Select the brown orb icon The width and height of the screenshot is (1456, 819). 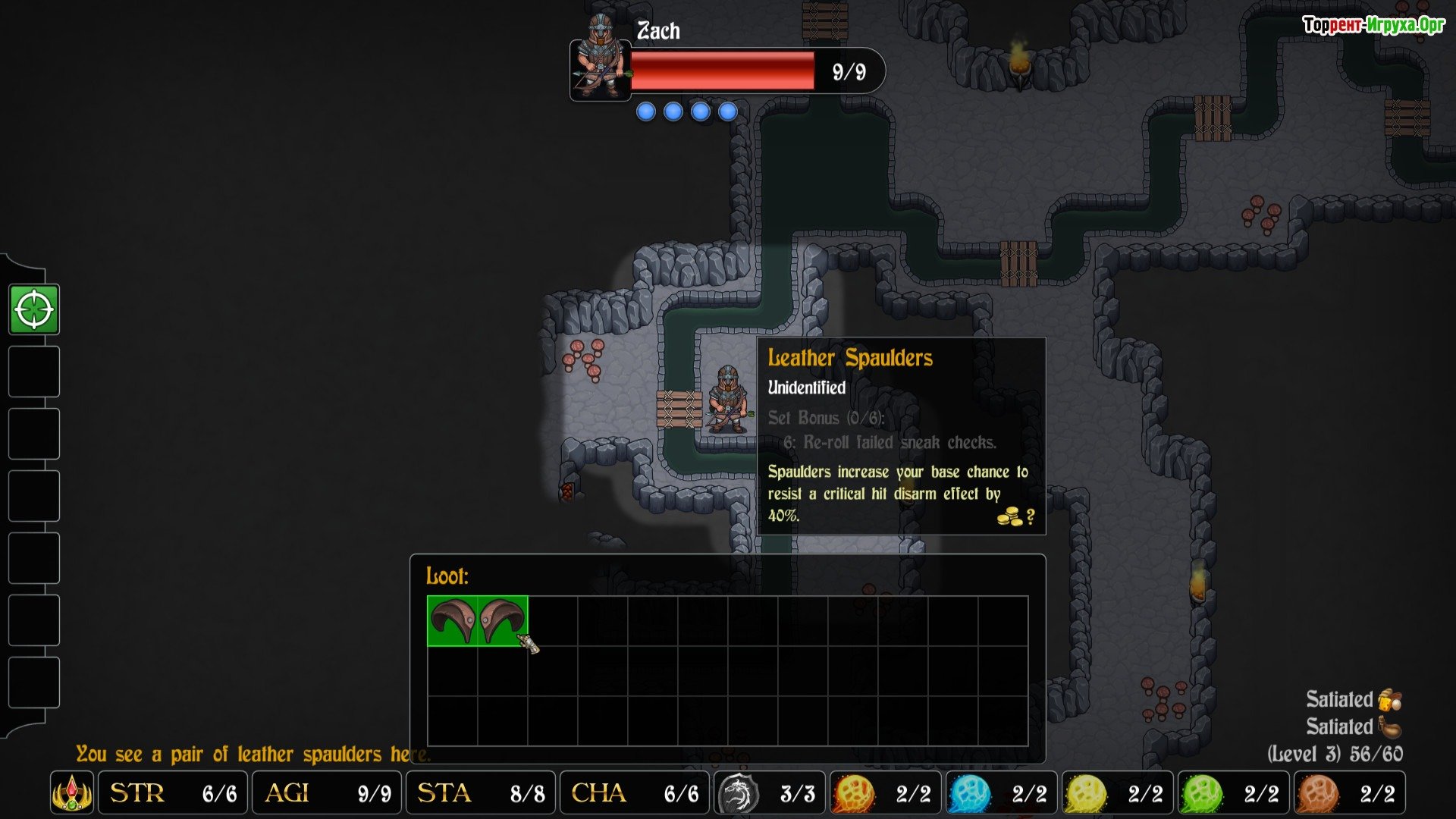point(1318,793)
